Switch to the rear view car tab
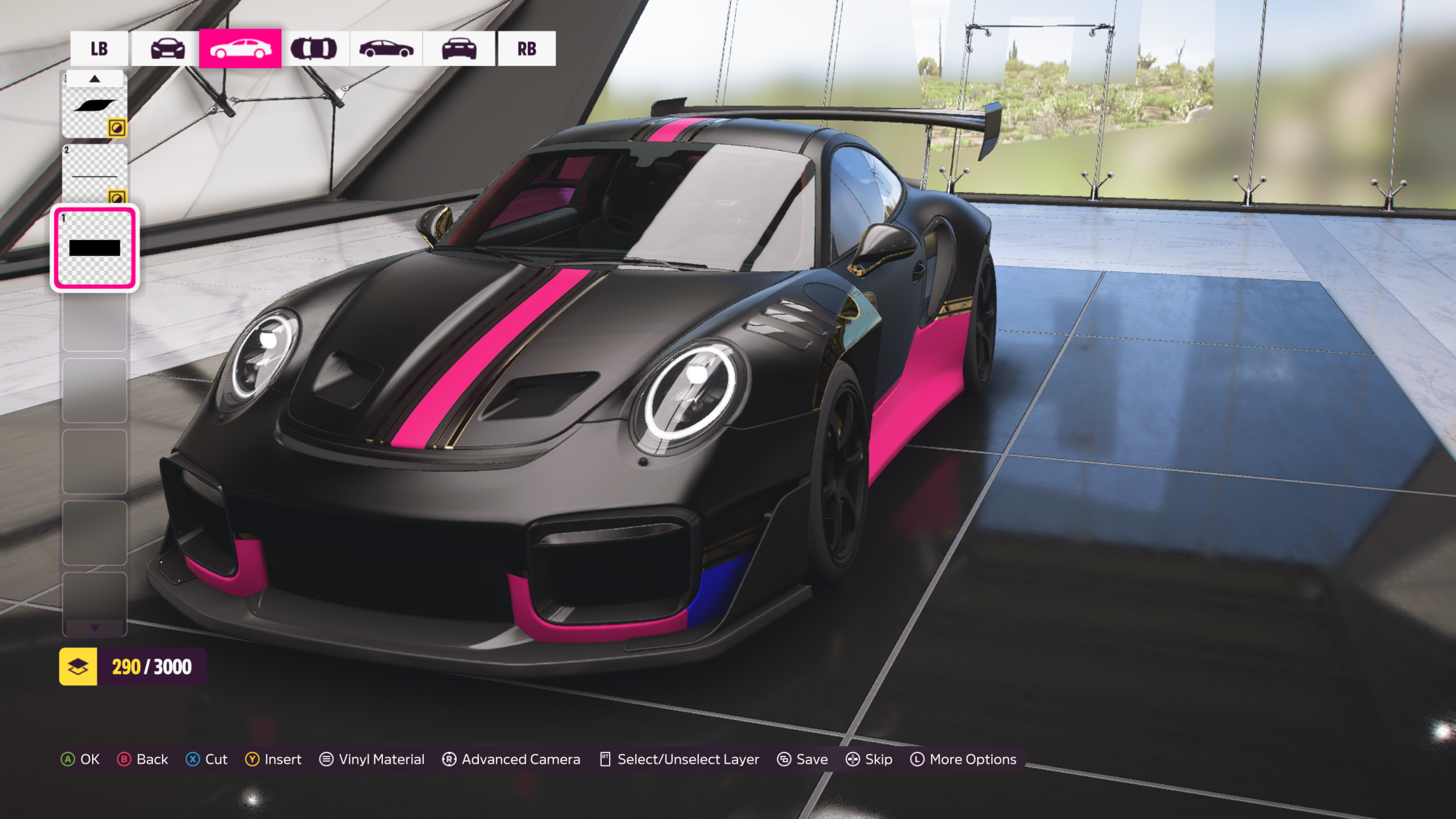1456x819 pixels. point(459,49)
